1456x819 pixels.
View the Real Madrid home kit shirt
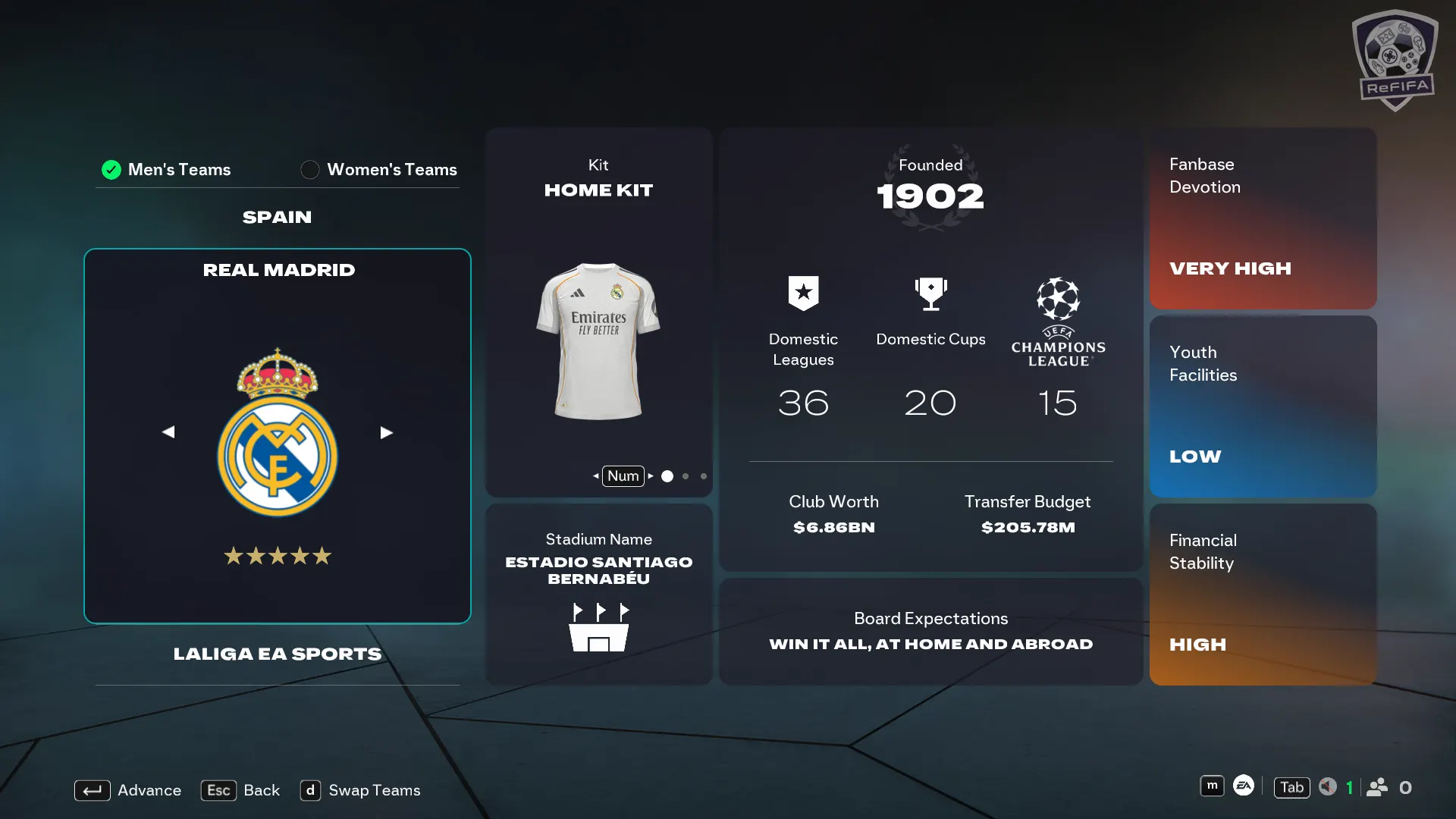click(x=598, y=341)
